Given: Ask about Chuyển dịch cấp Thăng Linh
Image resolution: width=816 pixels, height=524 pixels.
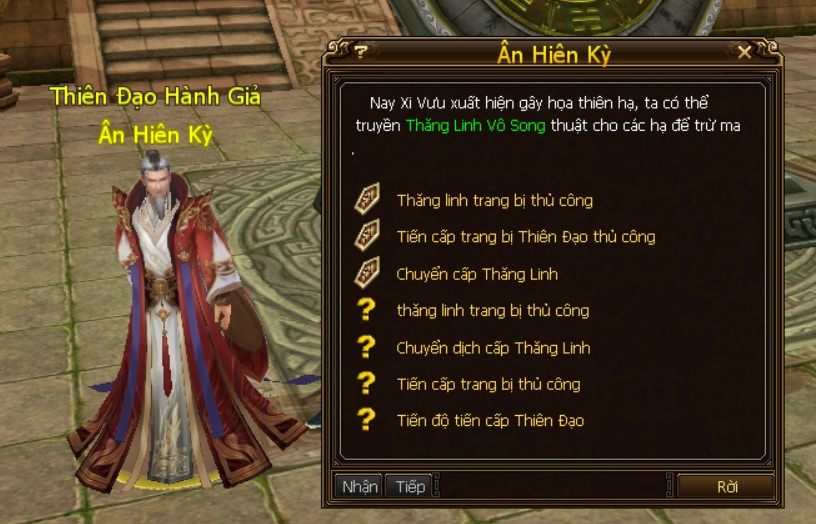Looking at the screenshot, I should point(493,348).
